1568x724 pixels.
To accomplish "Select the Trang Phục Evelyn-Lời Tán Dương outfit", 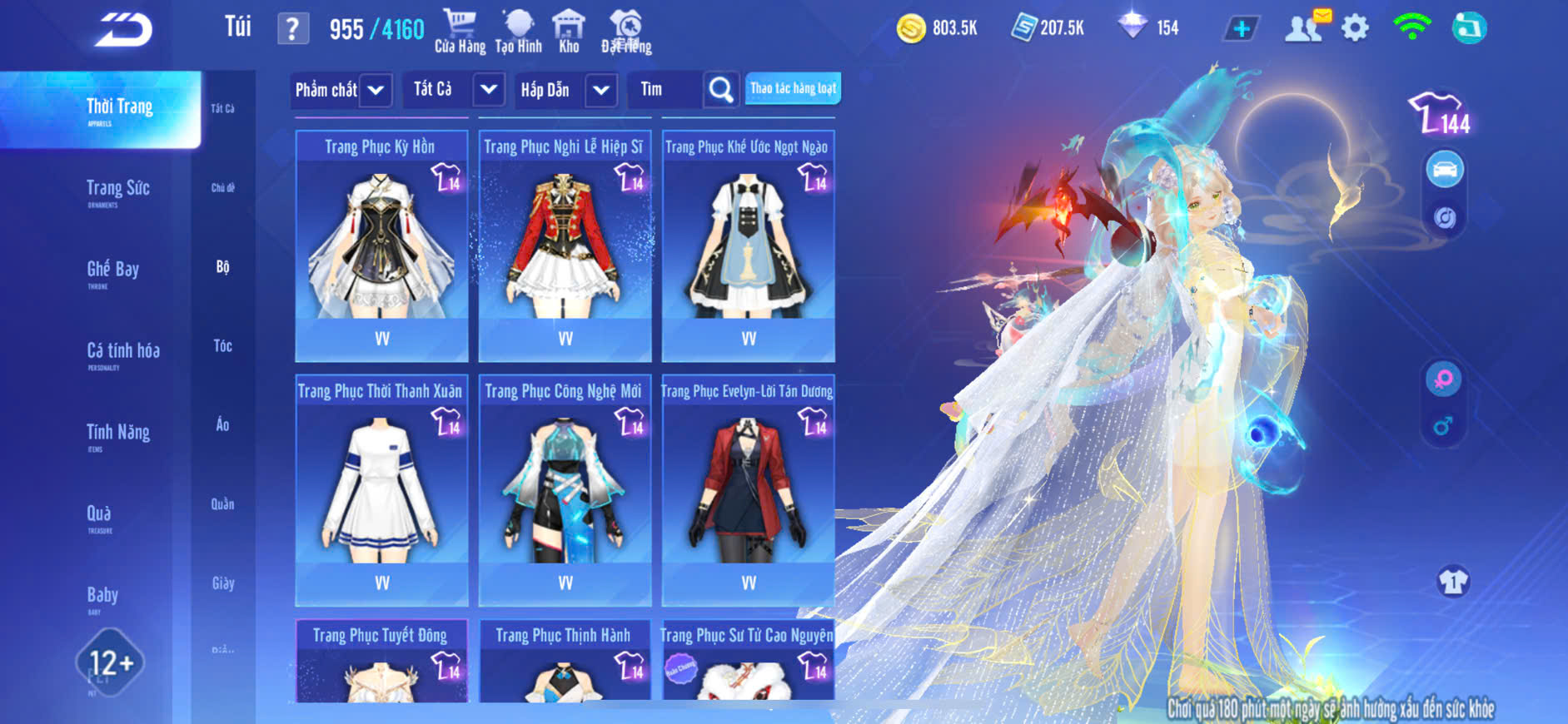I will pyautogui.click(x=748, y=491).
